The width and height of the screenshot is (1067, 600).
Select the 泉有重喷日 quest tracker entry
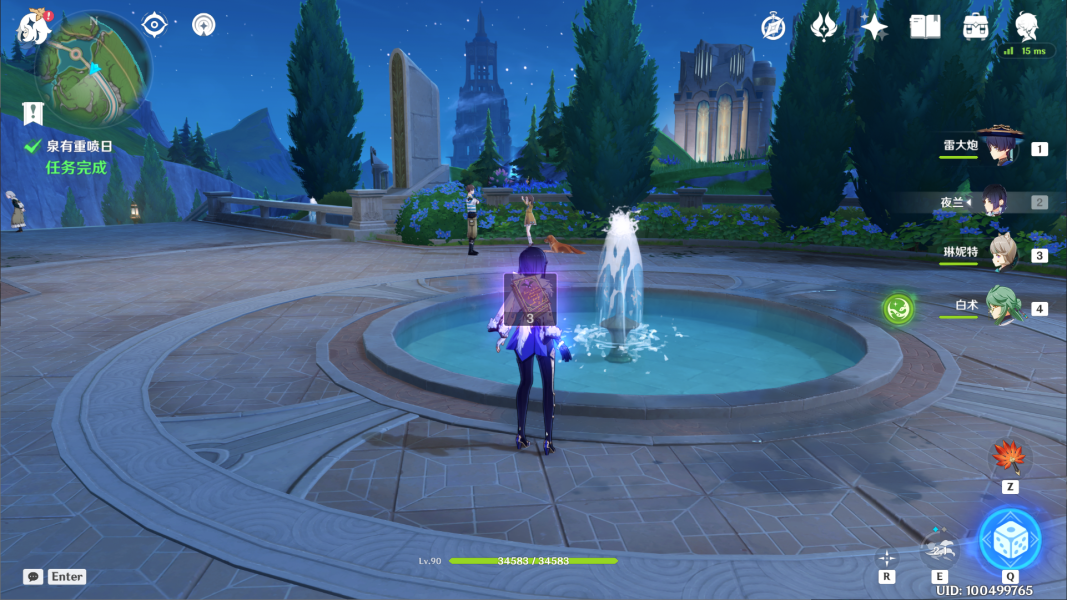(x=79, y=146)
